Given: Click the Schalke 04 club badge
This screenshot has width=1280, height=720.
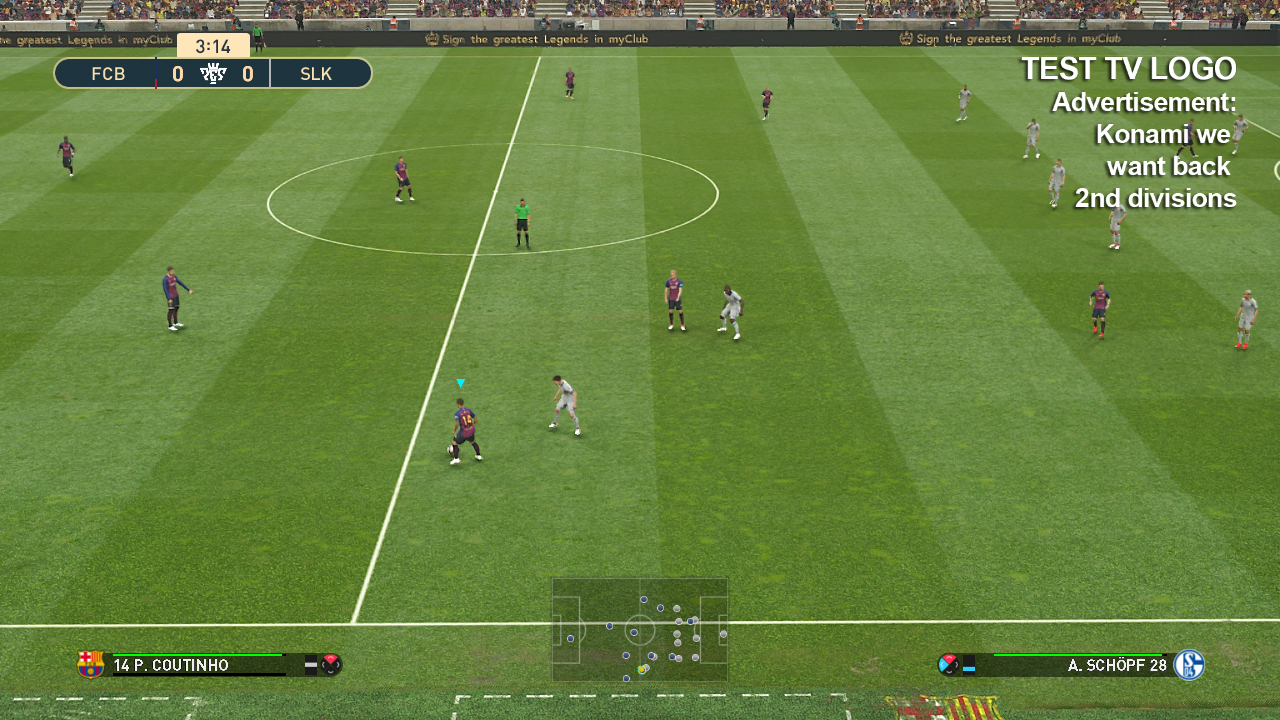Looking at the screenshot, I should [1189, 664].
